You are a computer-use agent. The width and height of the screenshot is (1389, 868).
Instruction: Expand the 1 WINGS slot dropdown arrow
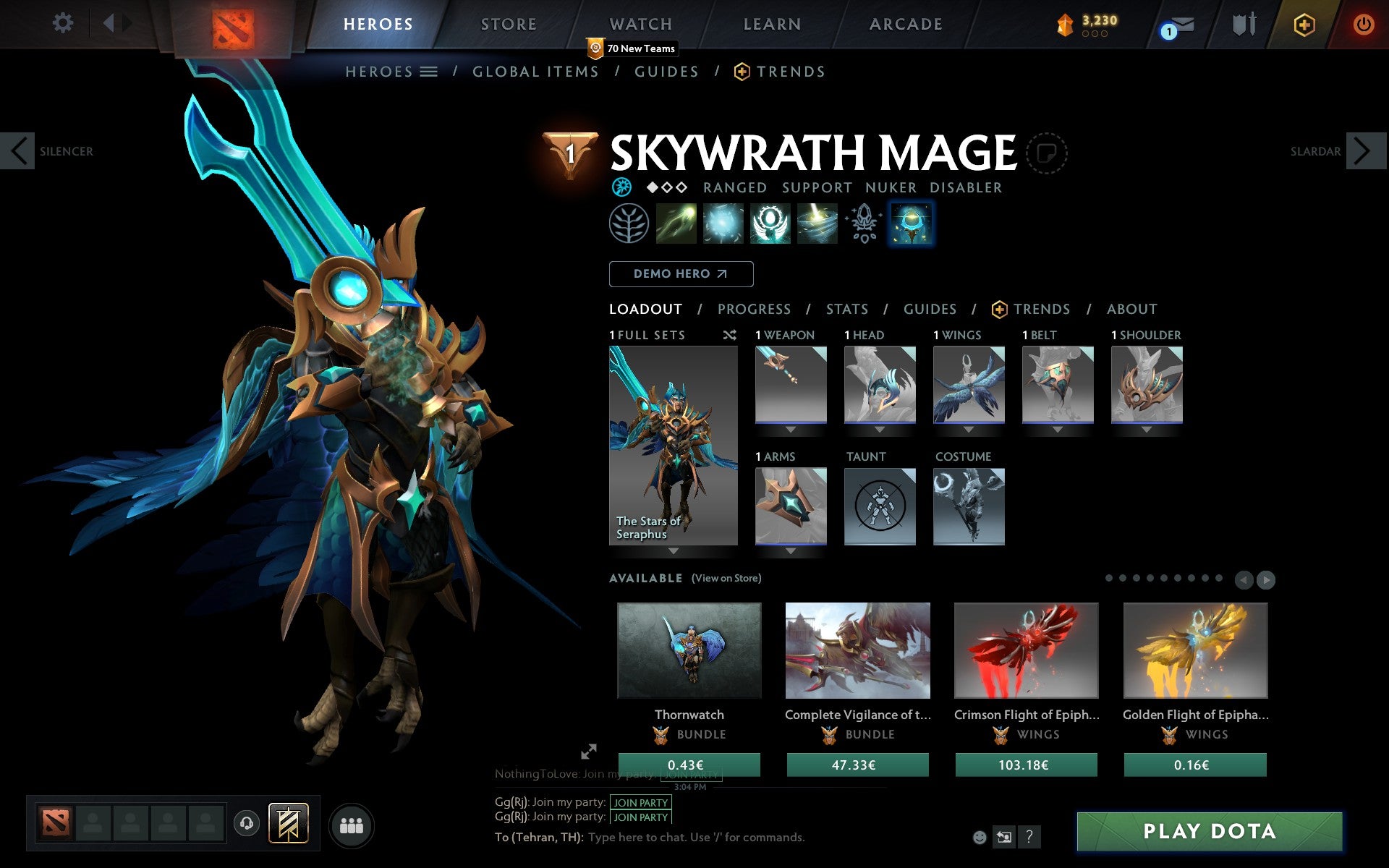coord(969,428)
